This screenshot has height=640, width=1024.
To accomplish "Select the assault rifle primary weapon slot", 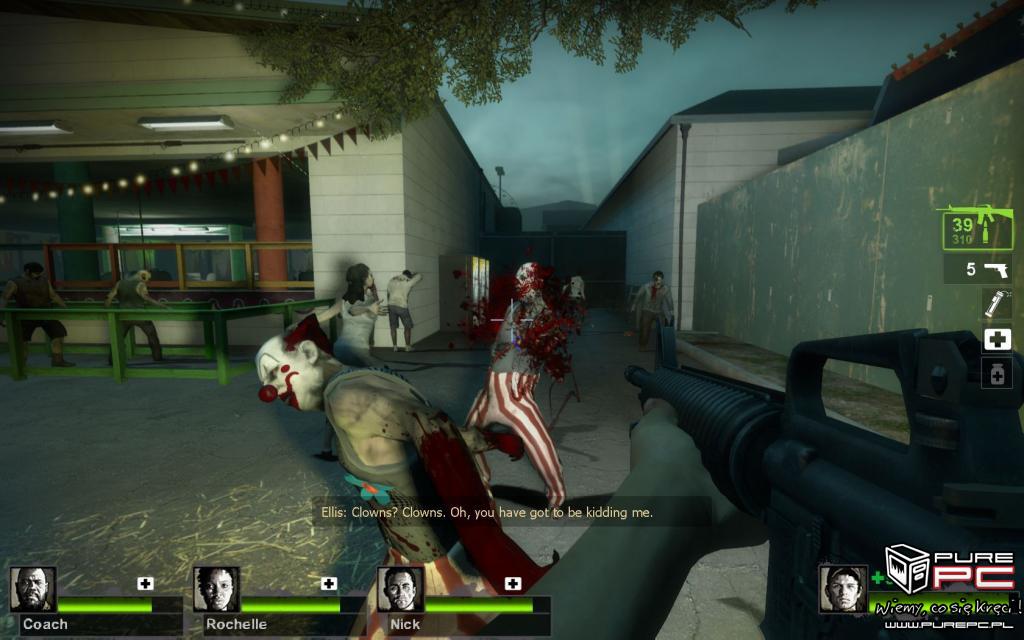I will [x=975, y=228].
